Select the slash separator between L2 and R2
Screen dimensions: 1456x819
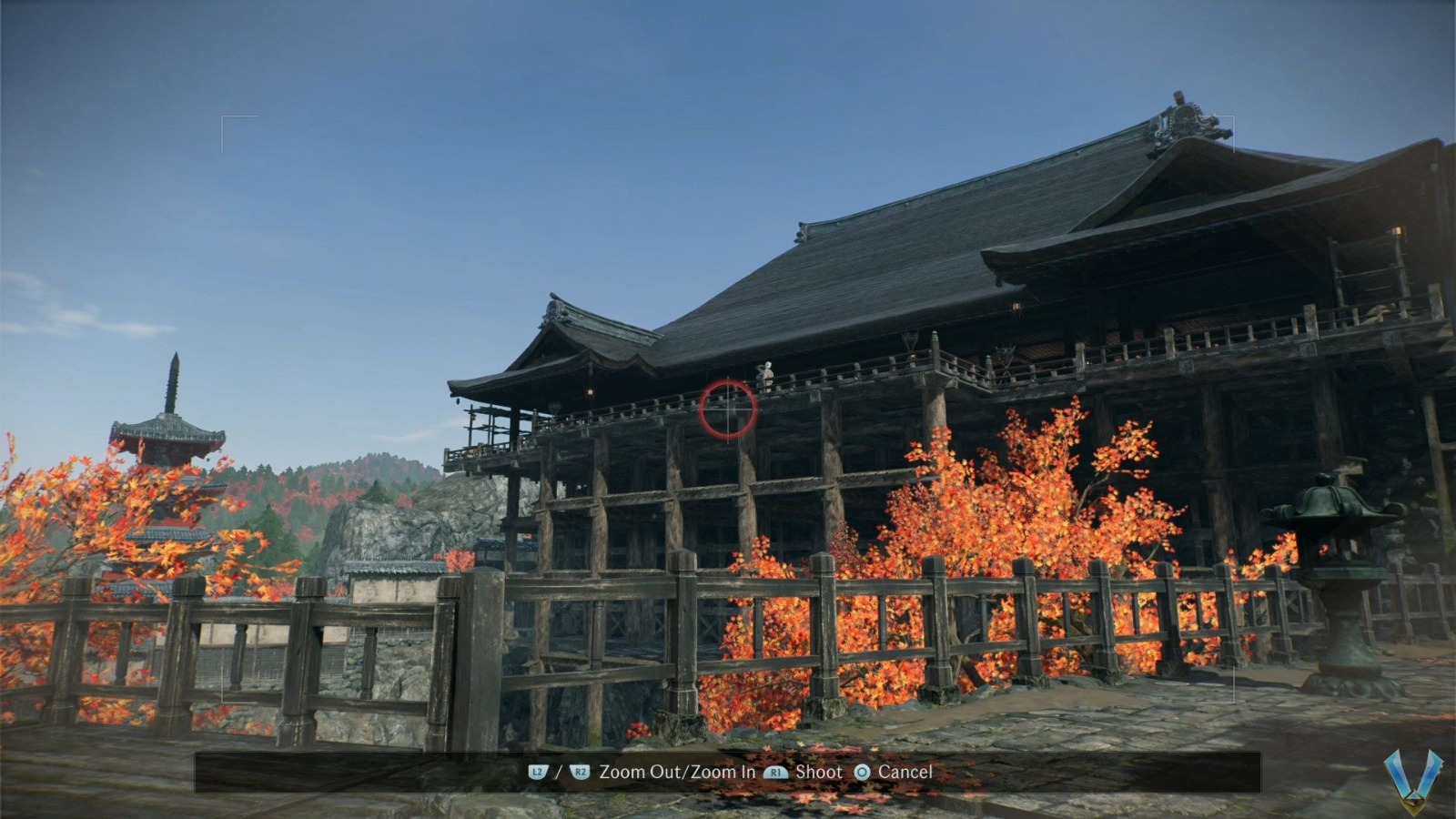click(559, 771)
